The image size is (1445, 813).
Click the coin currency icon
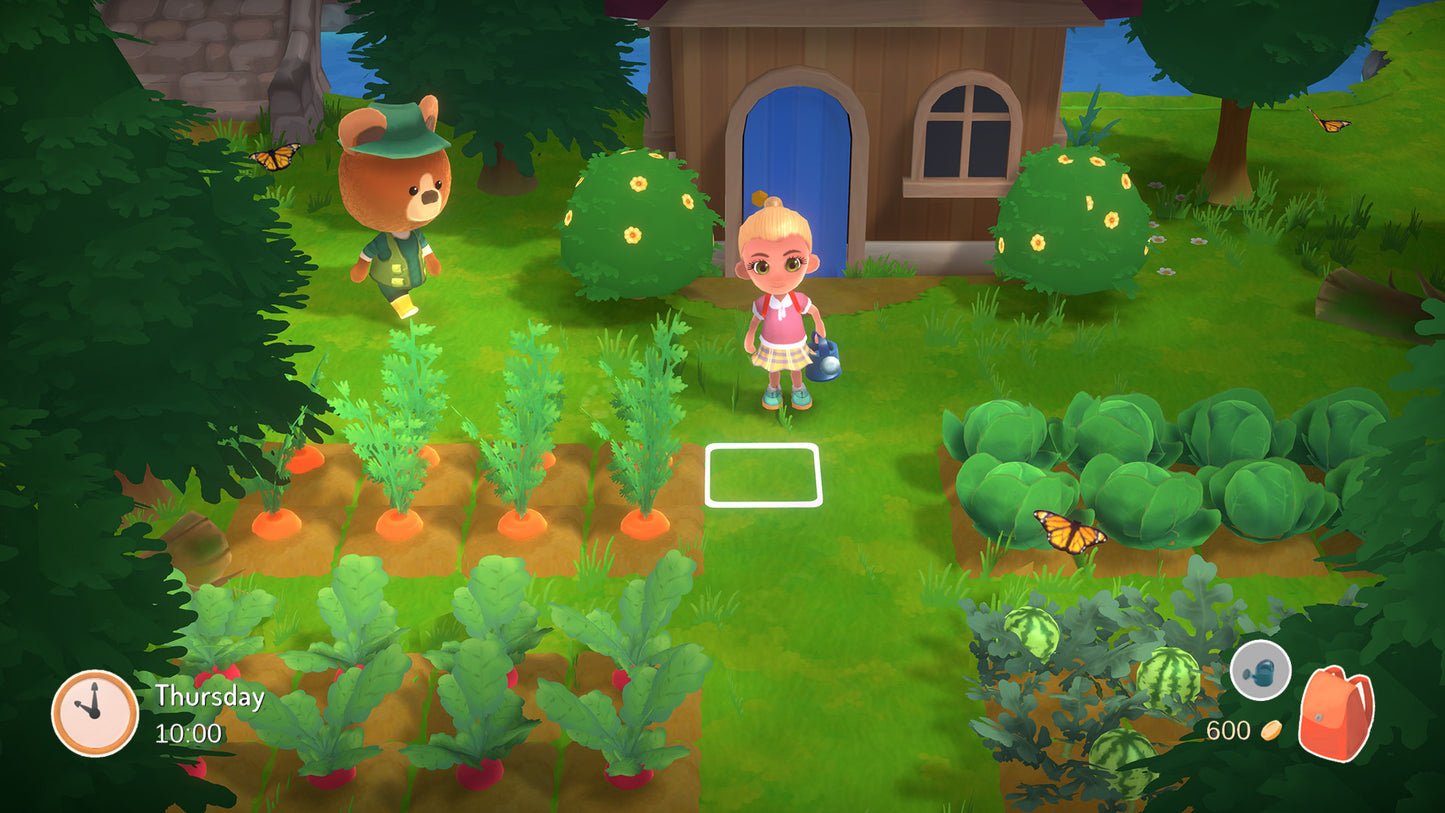[x=1271, y=729]
